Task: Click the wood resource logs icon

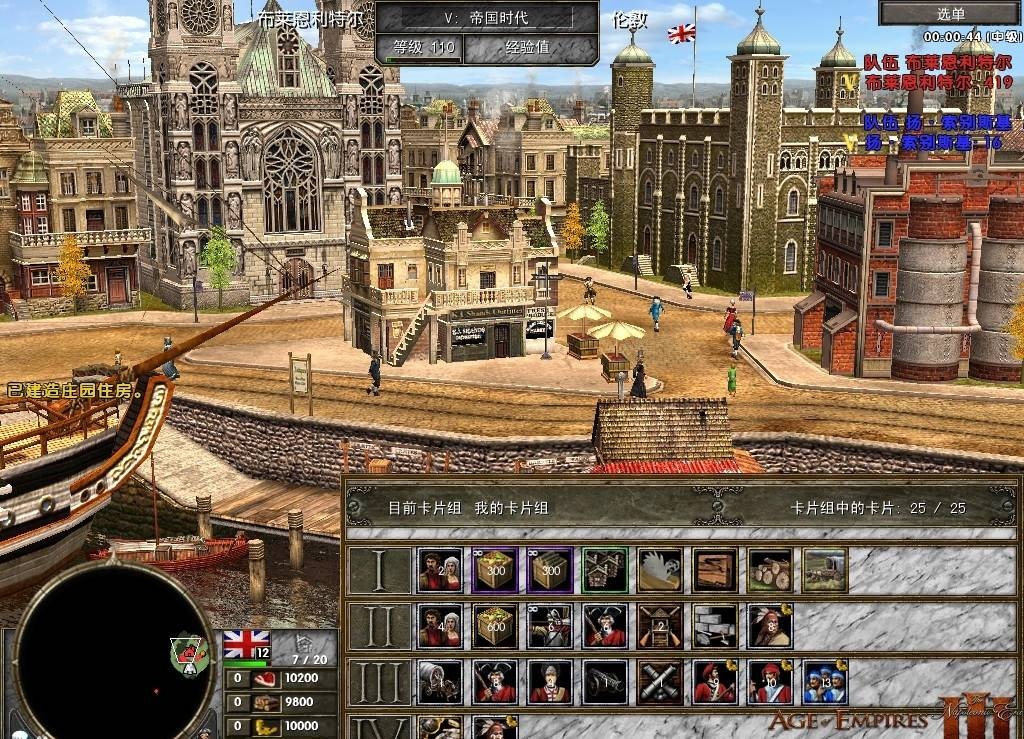Action: pos(265,702)
